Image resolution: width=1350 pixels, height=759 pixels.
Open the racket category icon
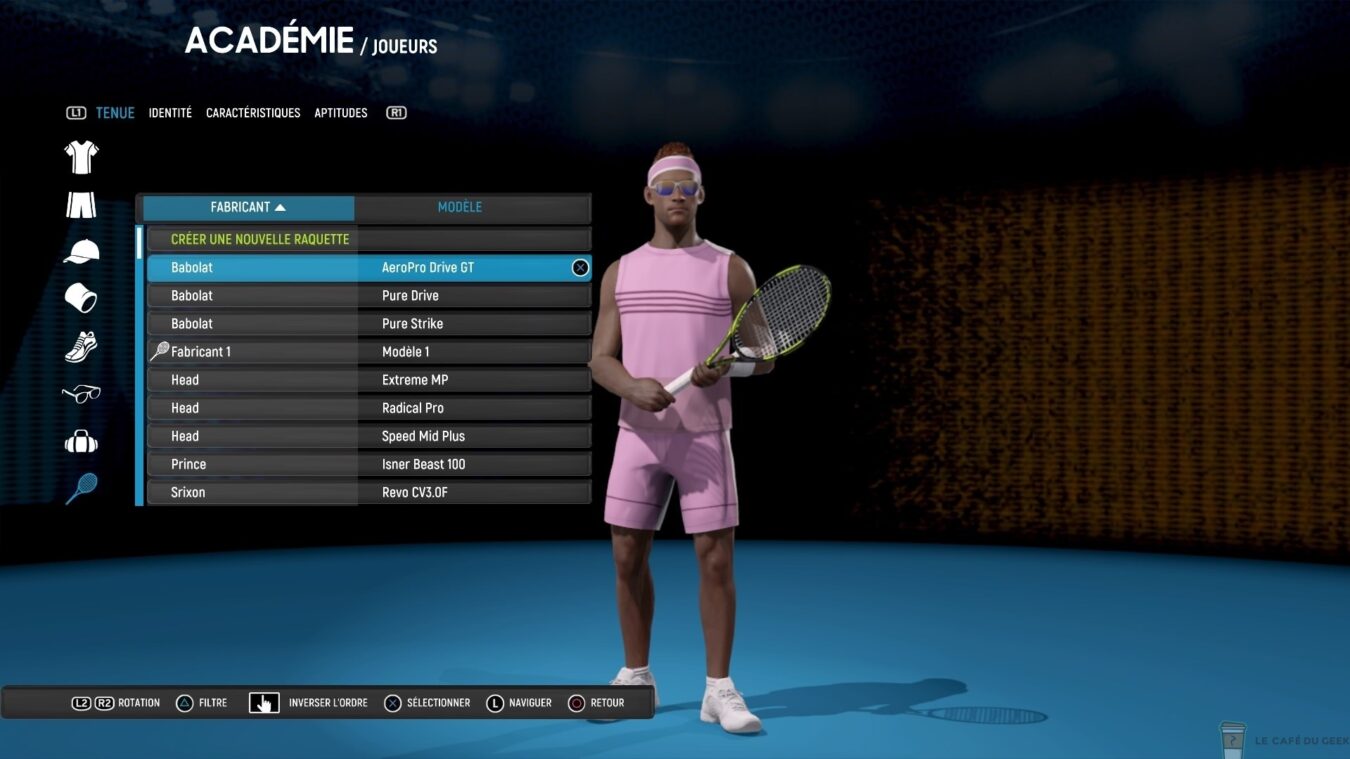(x=81, y=489)
